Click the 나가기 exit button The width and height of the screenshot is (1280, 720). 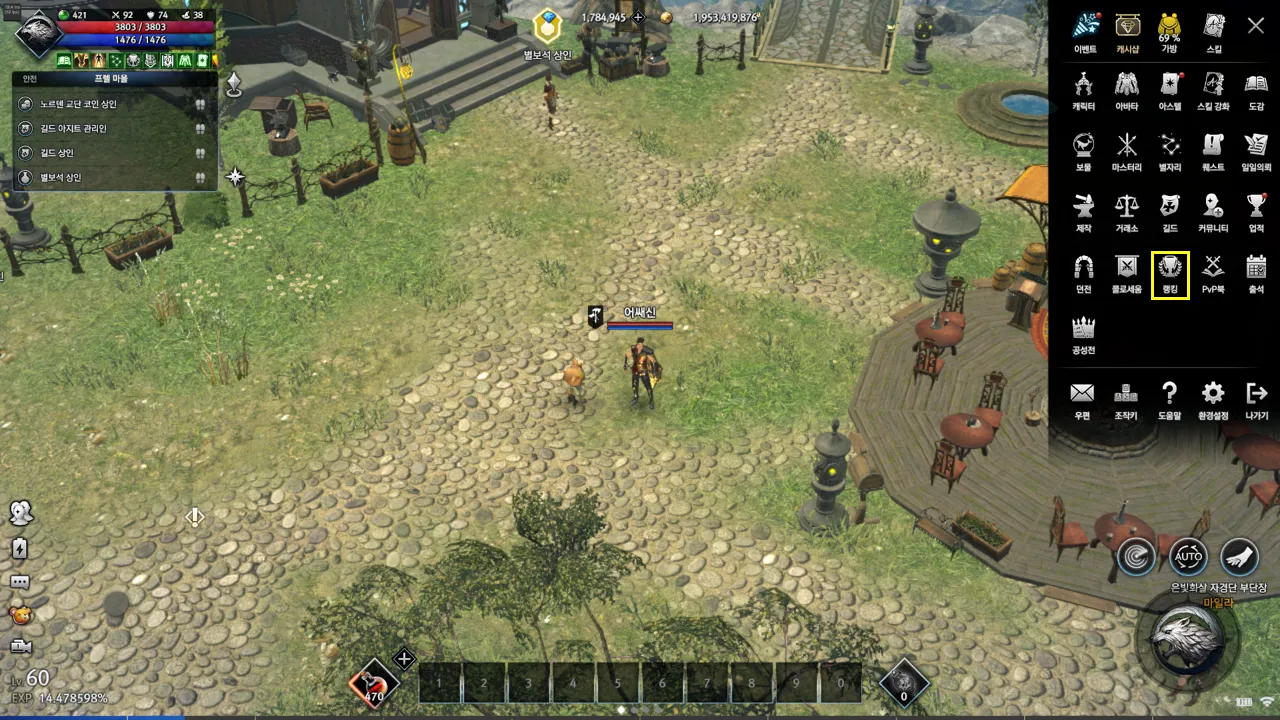[x=1256, y=398]
